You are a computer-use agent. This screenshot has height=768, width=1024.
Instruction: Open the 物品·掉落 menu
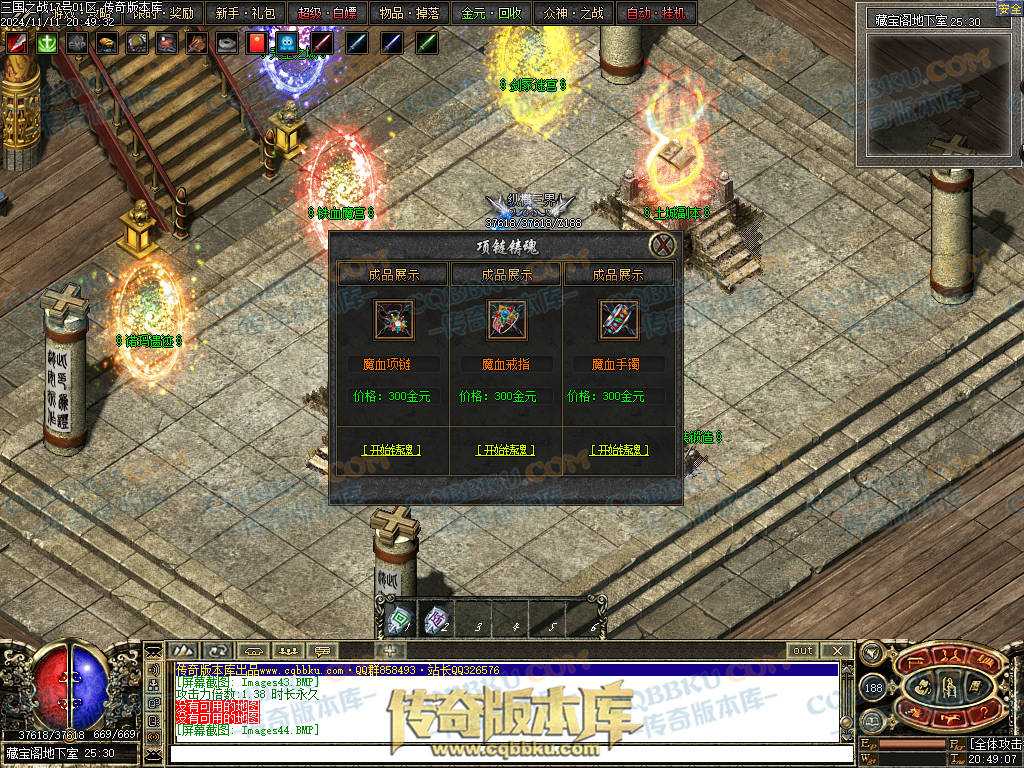(x=410, y=13)
